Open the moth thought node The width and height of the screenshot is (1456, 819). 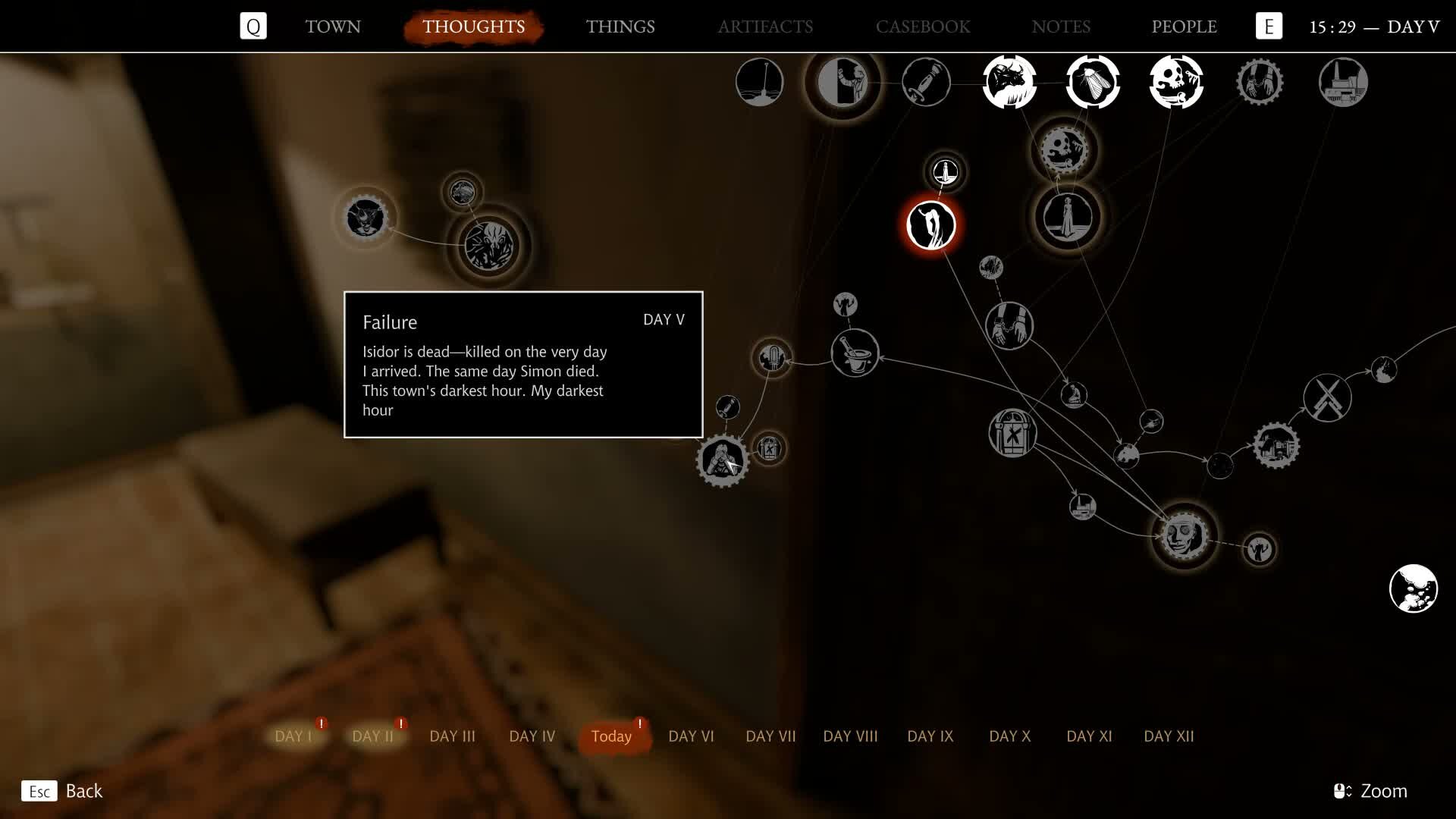(1092, 82)
